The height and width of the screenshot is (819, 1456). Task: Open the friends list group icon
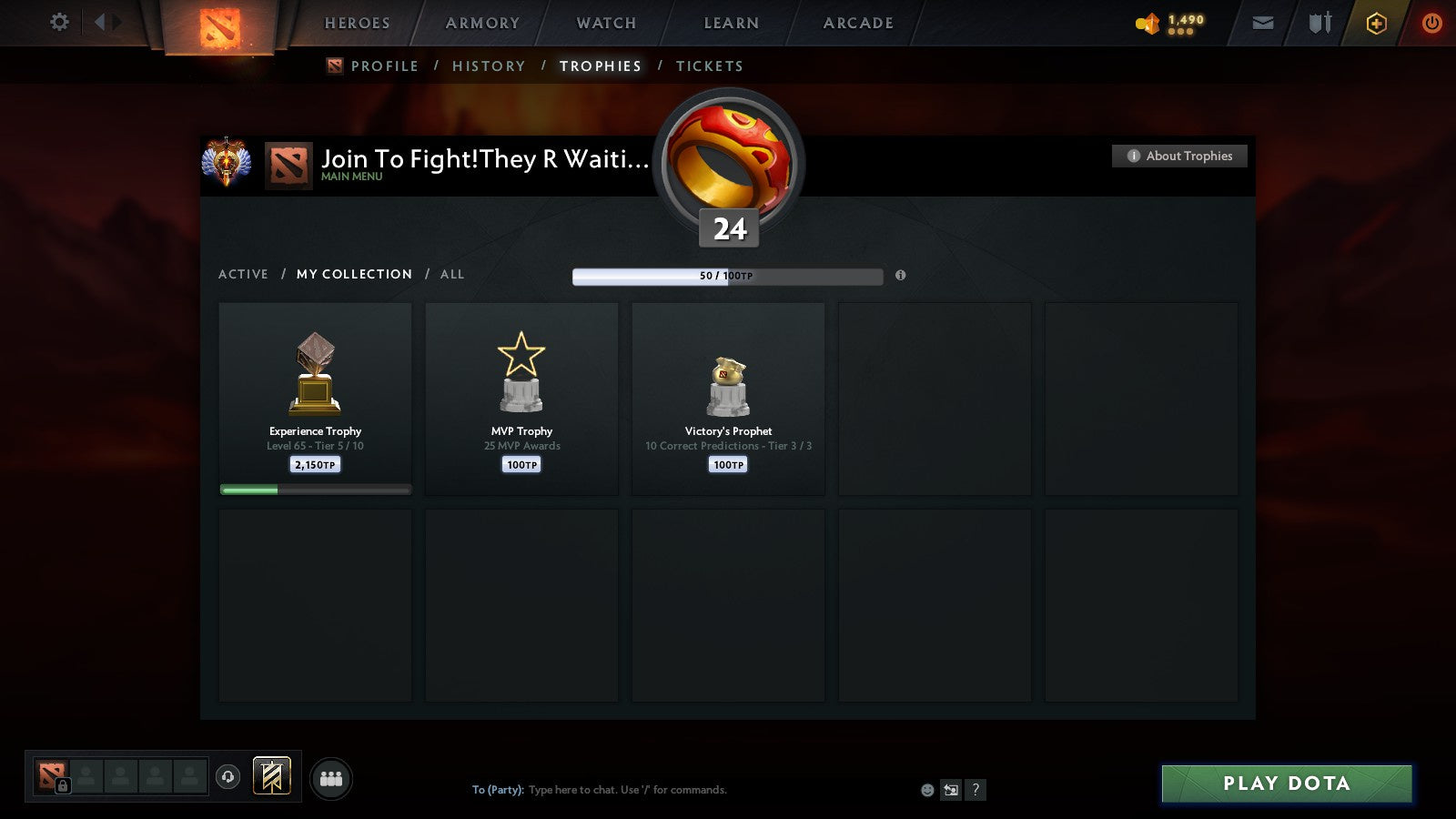pos(333,779)
